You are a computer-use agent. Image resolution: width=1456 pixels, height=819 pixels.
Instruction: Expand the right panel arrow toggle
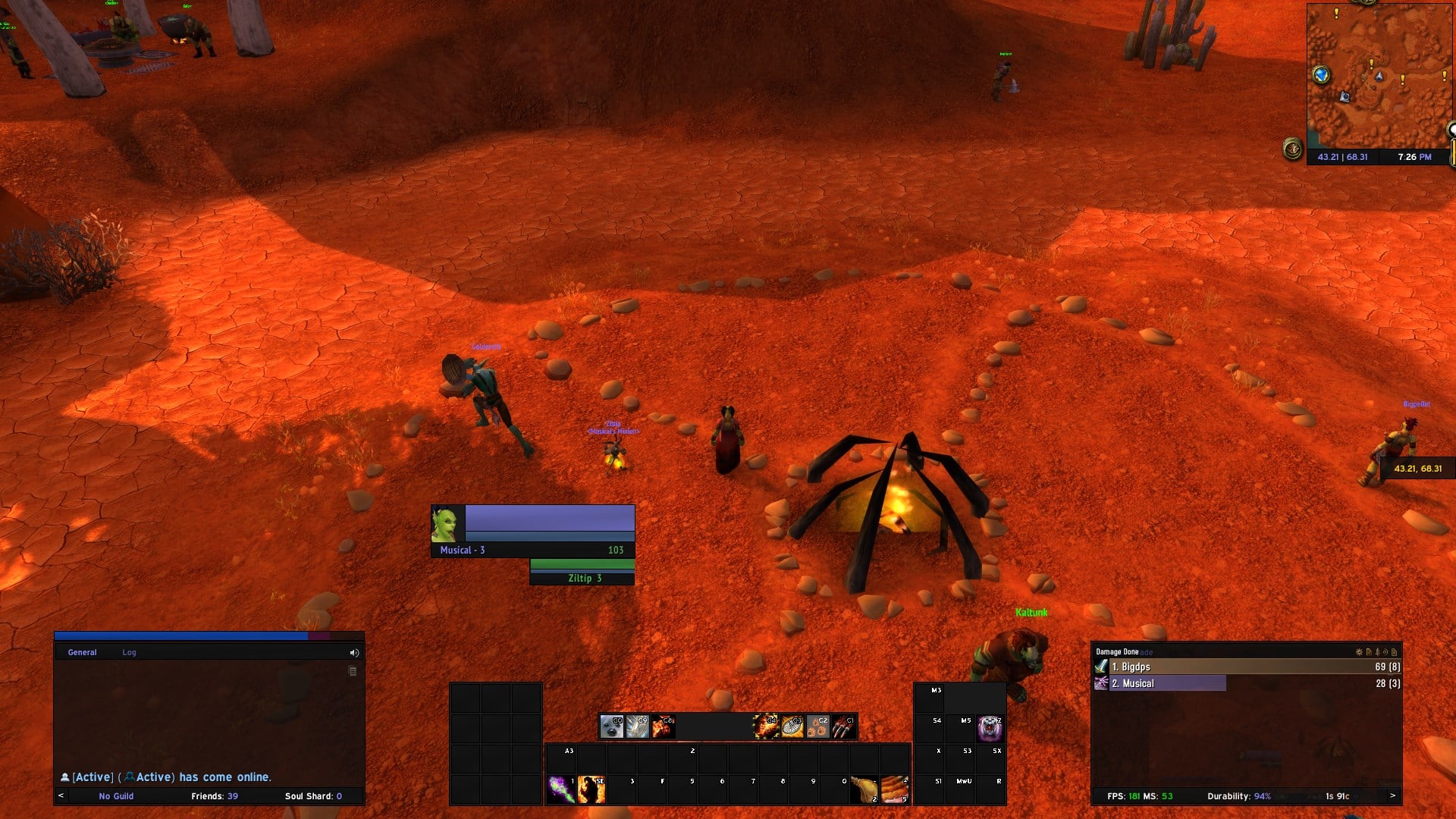click(x=1392, y=795)
